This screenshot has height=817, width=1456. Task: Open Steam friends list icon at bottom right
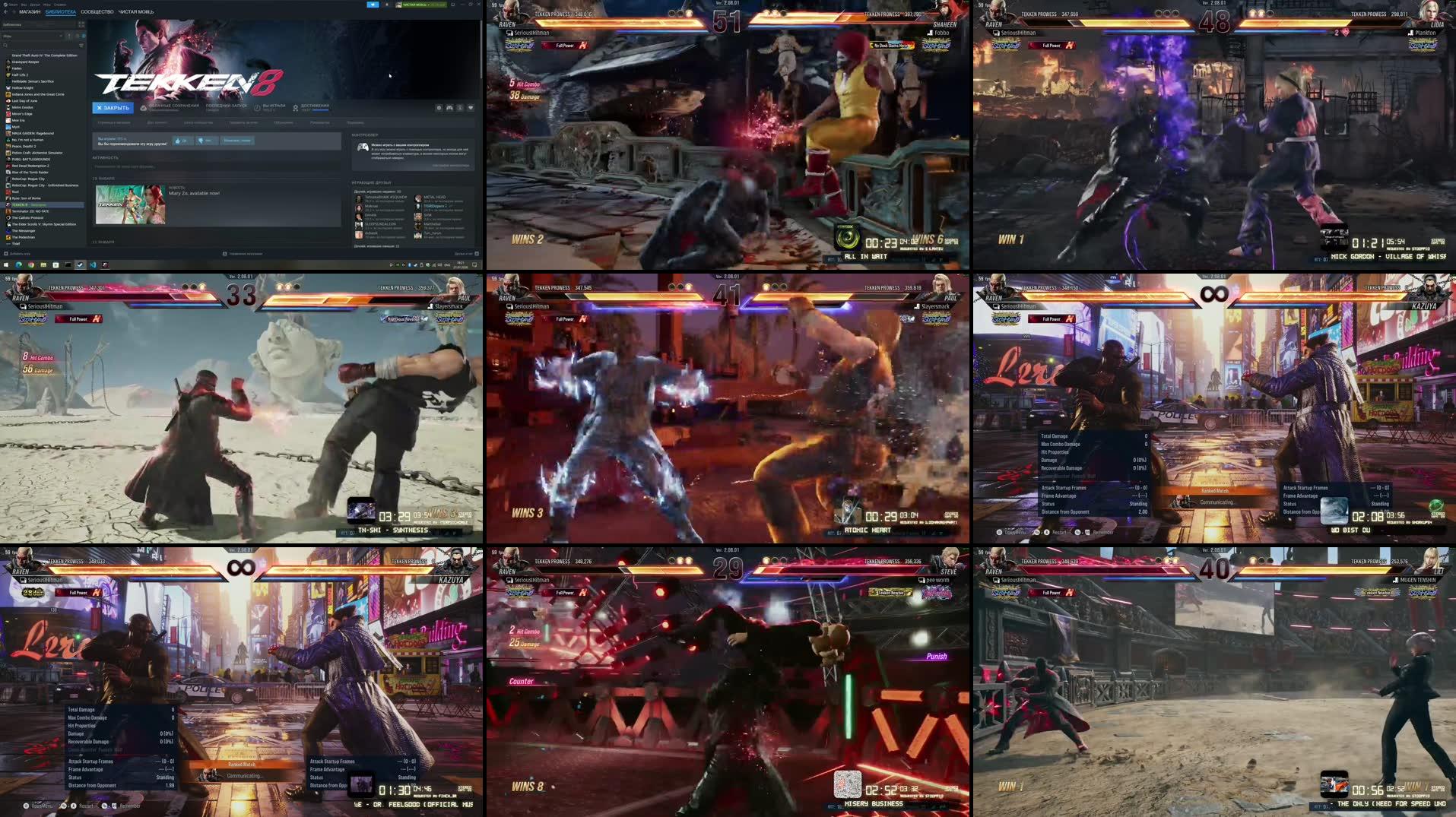[x=477, y=253]
